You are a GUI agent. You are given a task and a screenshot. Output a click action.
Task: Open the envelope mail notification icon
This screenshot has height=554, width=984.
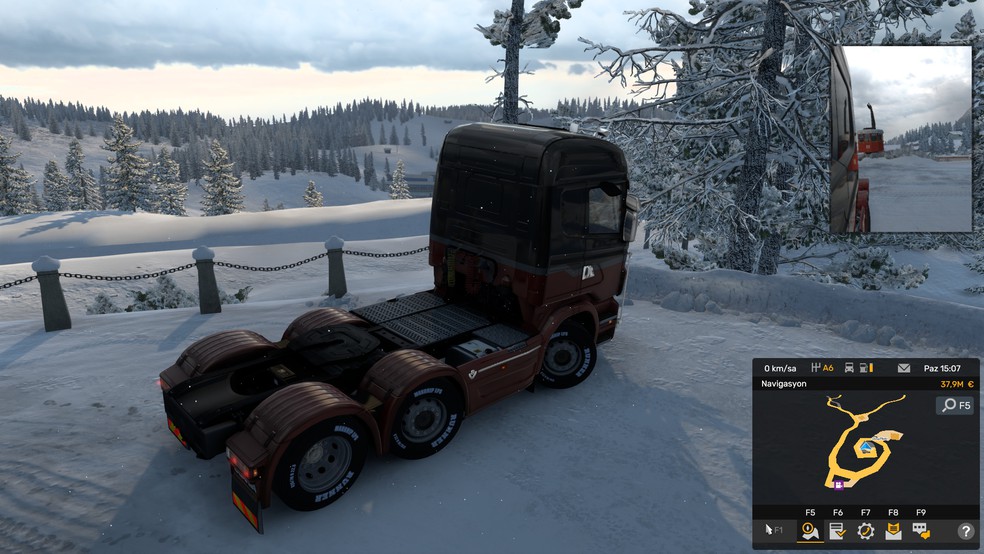[904, 368]
